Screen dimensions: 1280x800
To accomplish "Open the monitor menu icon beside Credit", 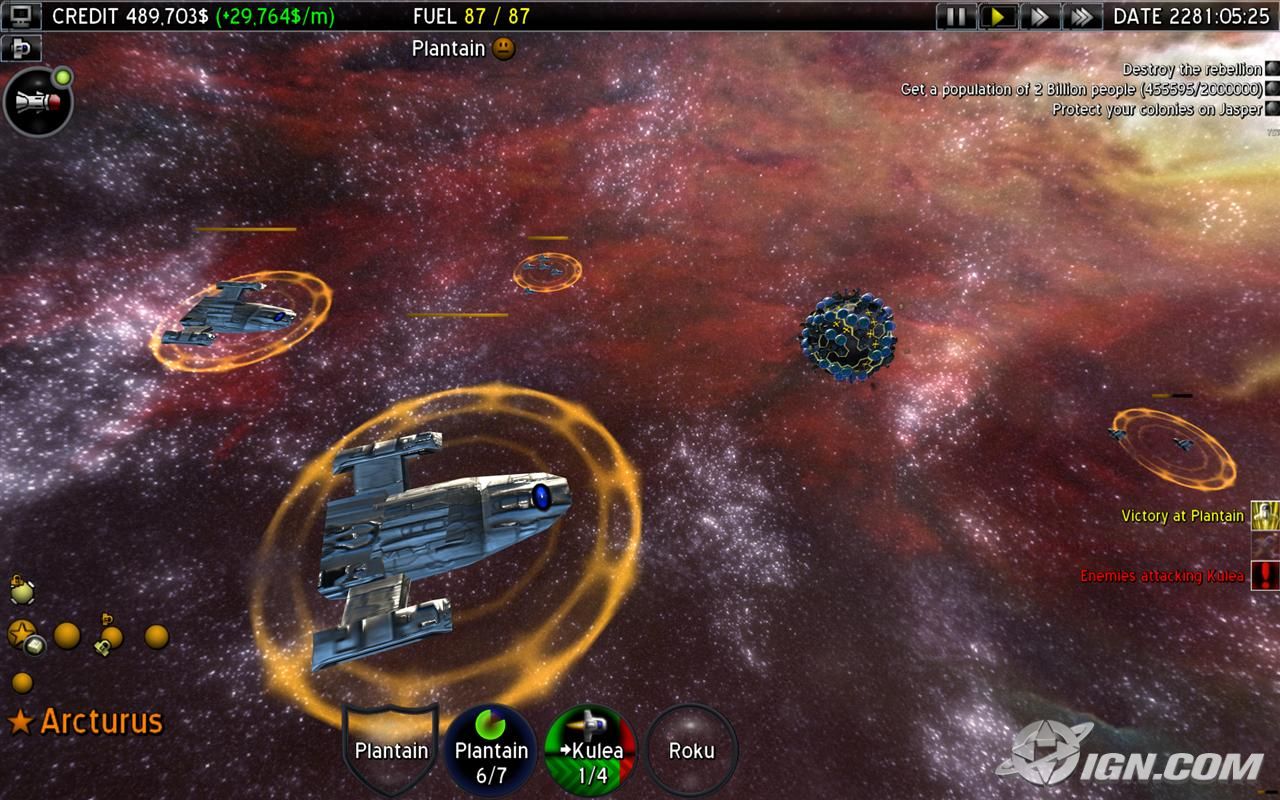I will [x=20, y=16].
